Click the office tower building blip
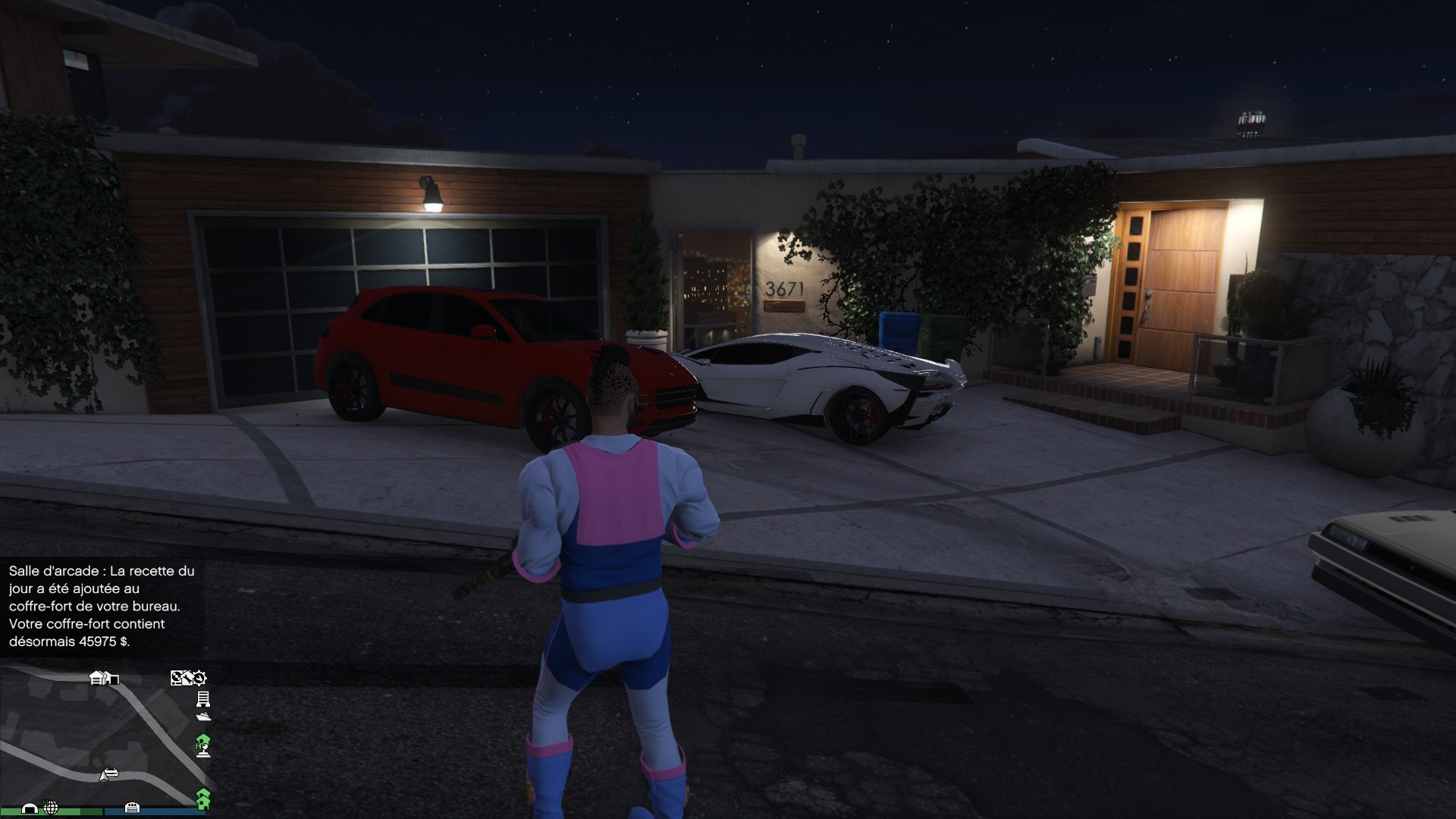The height and width of the screenshot is (819, 1456). tap(202, 698)
